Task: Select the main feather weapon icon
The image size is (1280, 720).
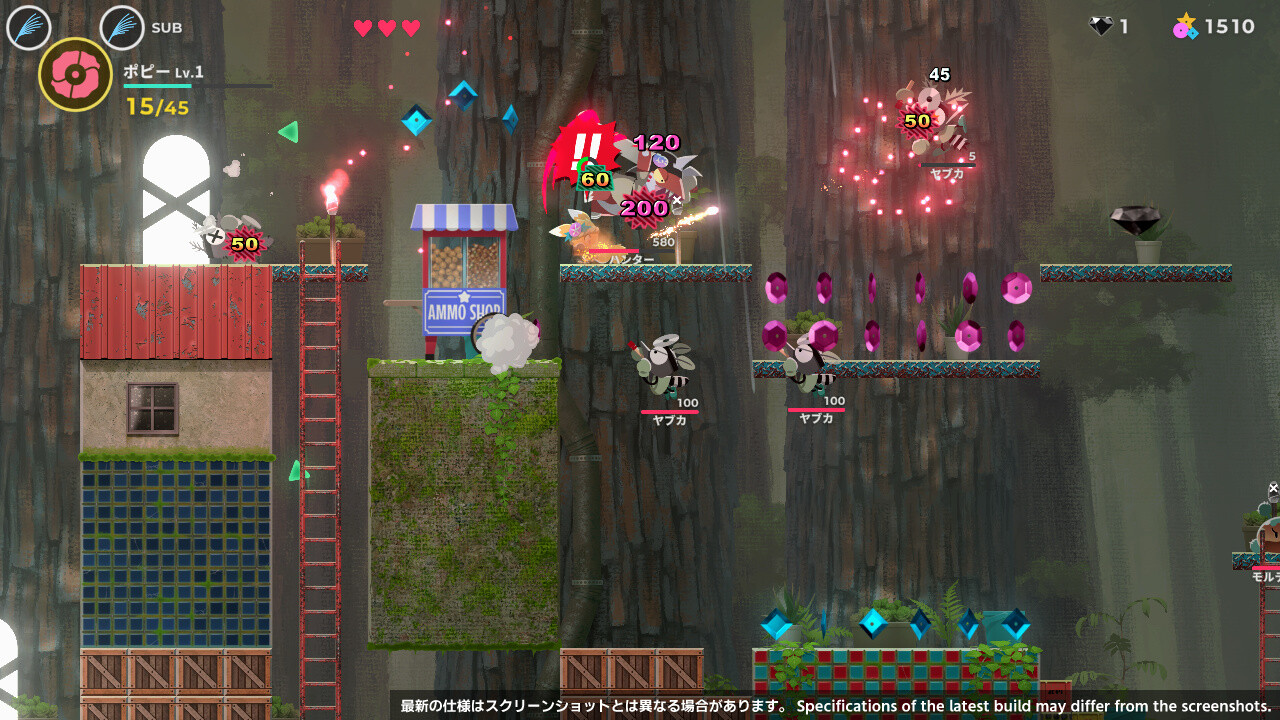Action: 29,27
